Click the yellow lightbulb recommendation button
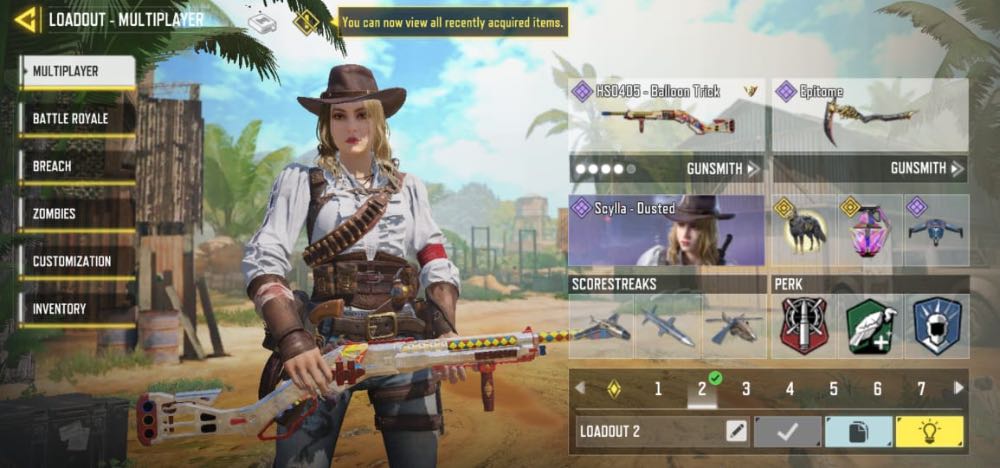This screenshot has height=468, width=1000. (929, 432)
